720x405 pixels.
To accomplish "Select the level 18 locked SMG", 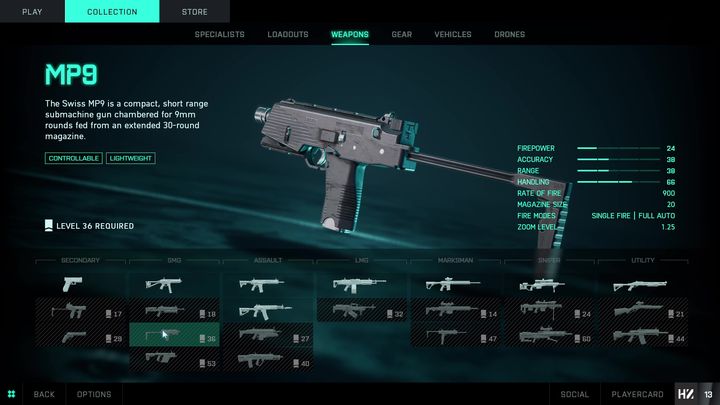I will tap(174, 313).
